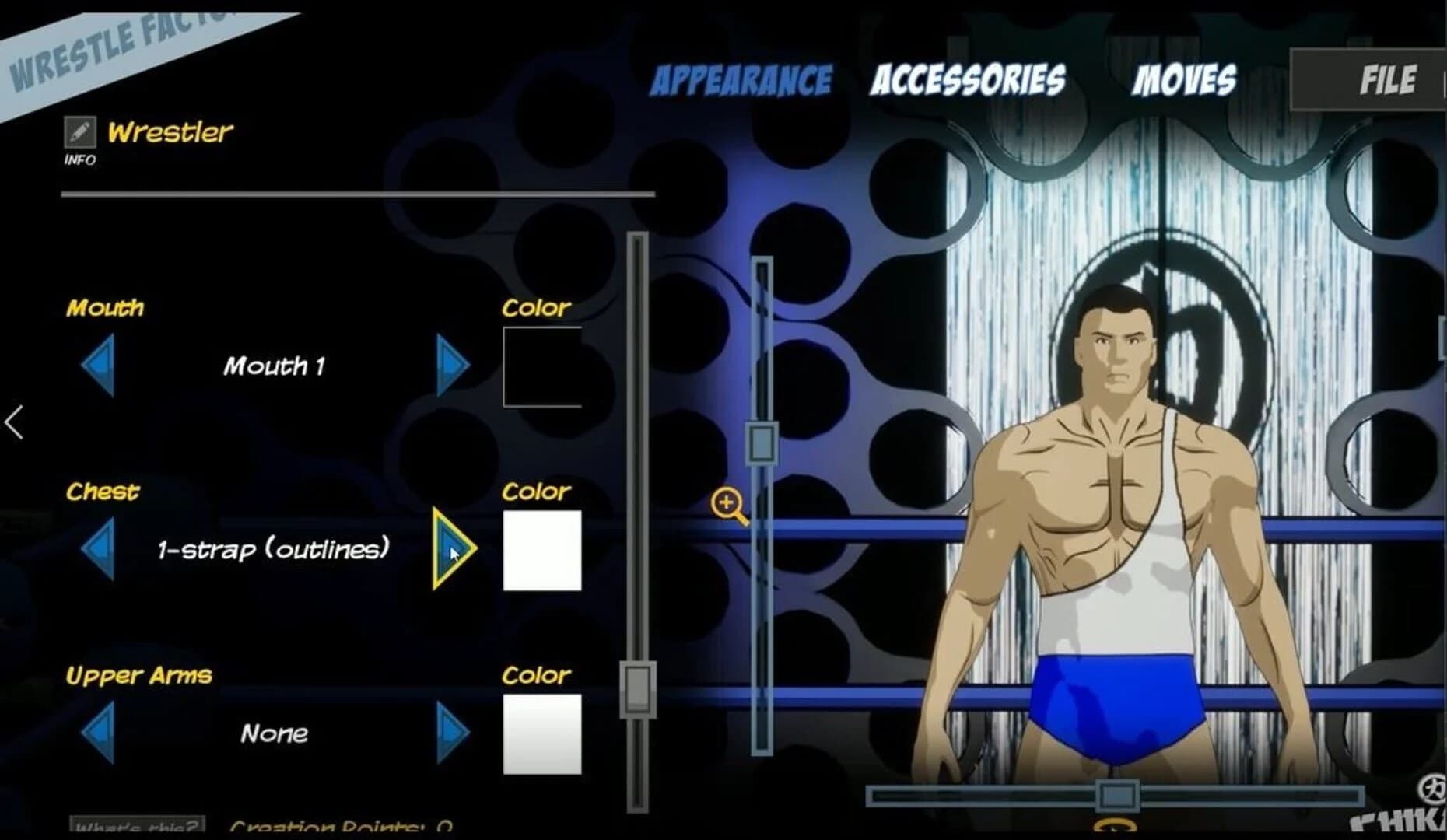The image size is (1447, 840).
Task: Cycle Mouth backward from Mouth 1
Action: pos(99,363)
